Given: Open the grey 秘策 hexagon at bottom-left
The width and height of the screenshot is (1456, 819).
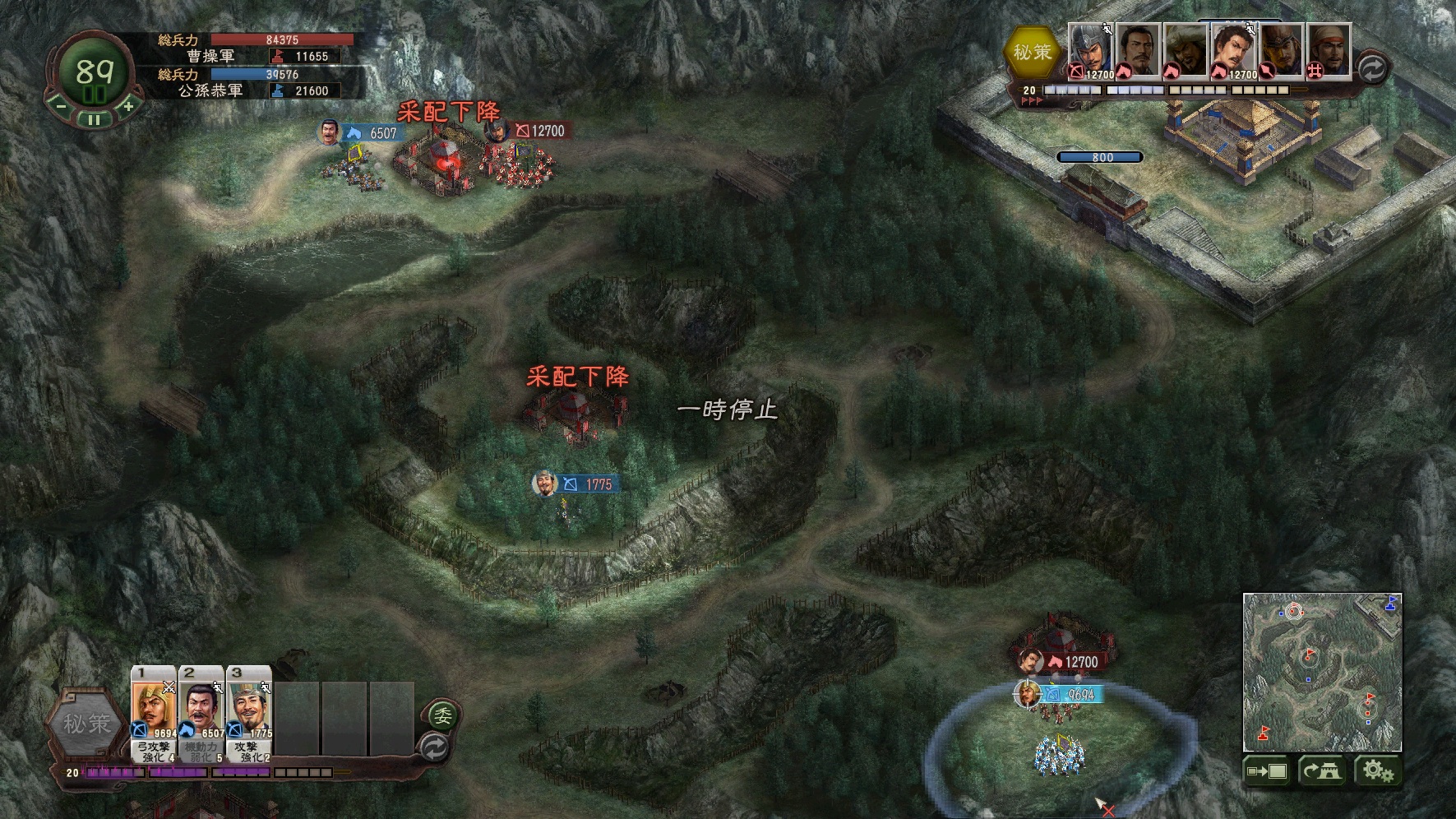Looking at the screenshot, I should [87, 724].
